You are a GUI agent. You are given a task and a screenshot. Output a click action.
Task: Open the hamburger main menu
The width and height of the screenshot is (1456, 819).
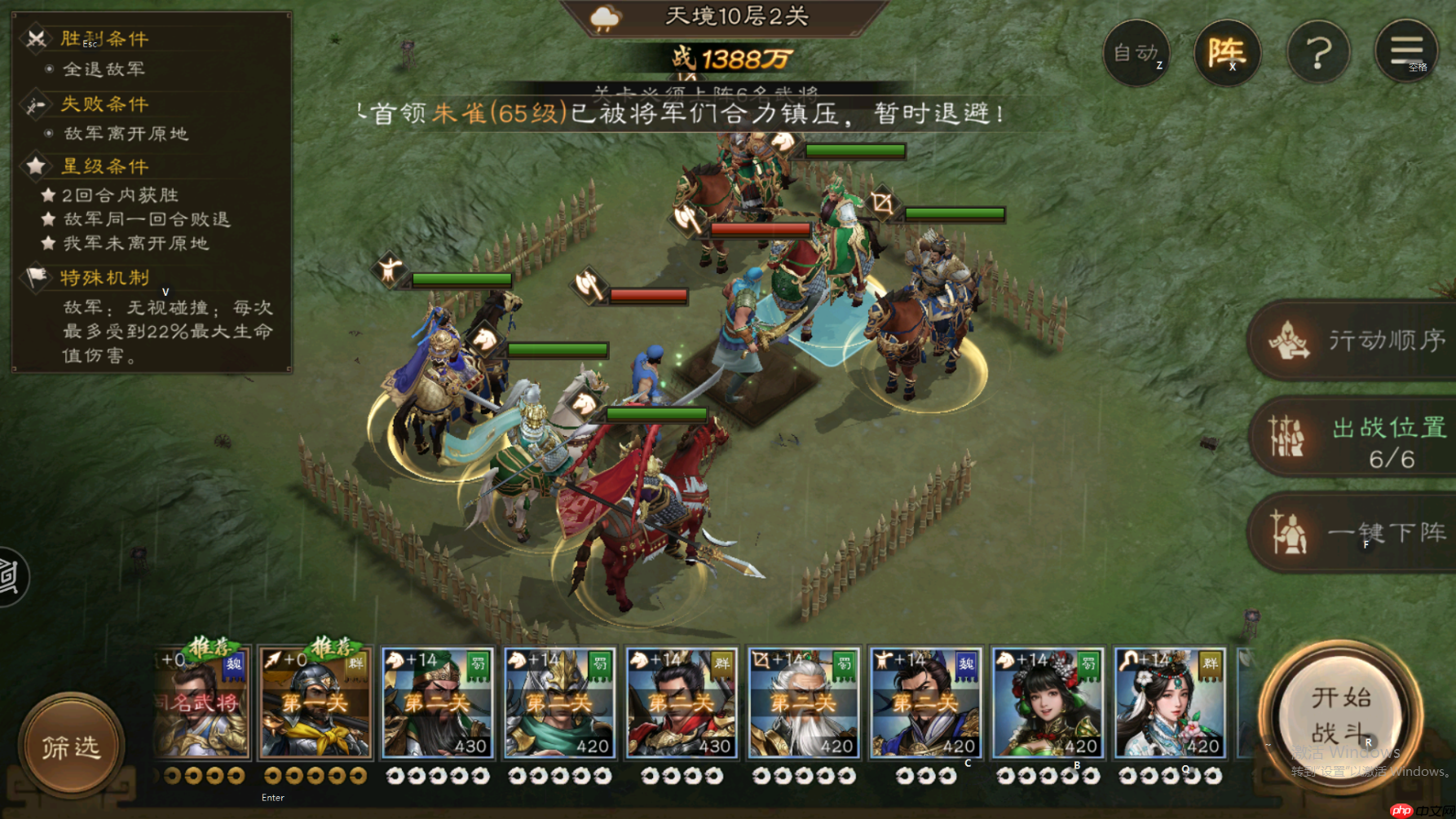[1406, 51]
